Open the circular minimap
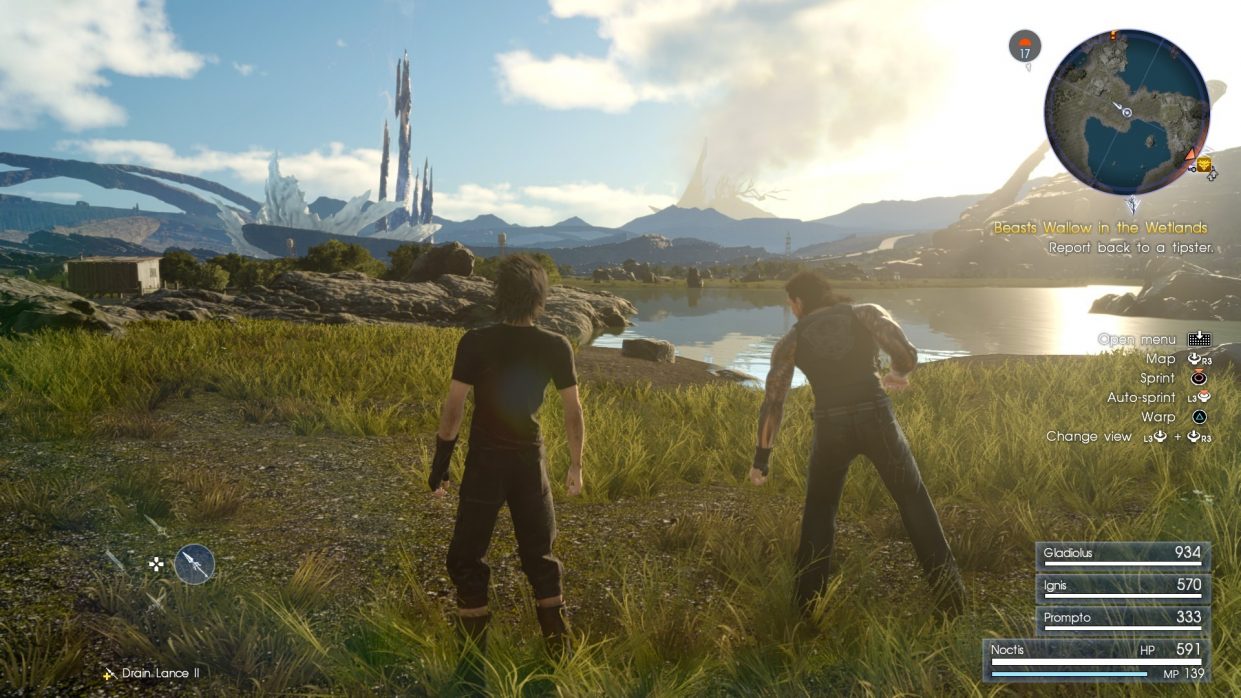Screen dimensions: 1241x698 pos(1126,111)
